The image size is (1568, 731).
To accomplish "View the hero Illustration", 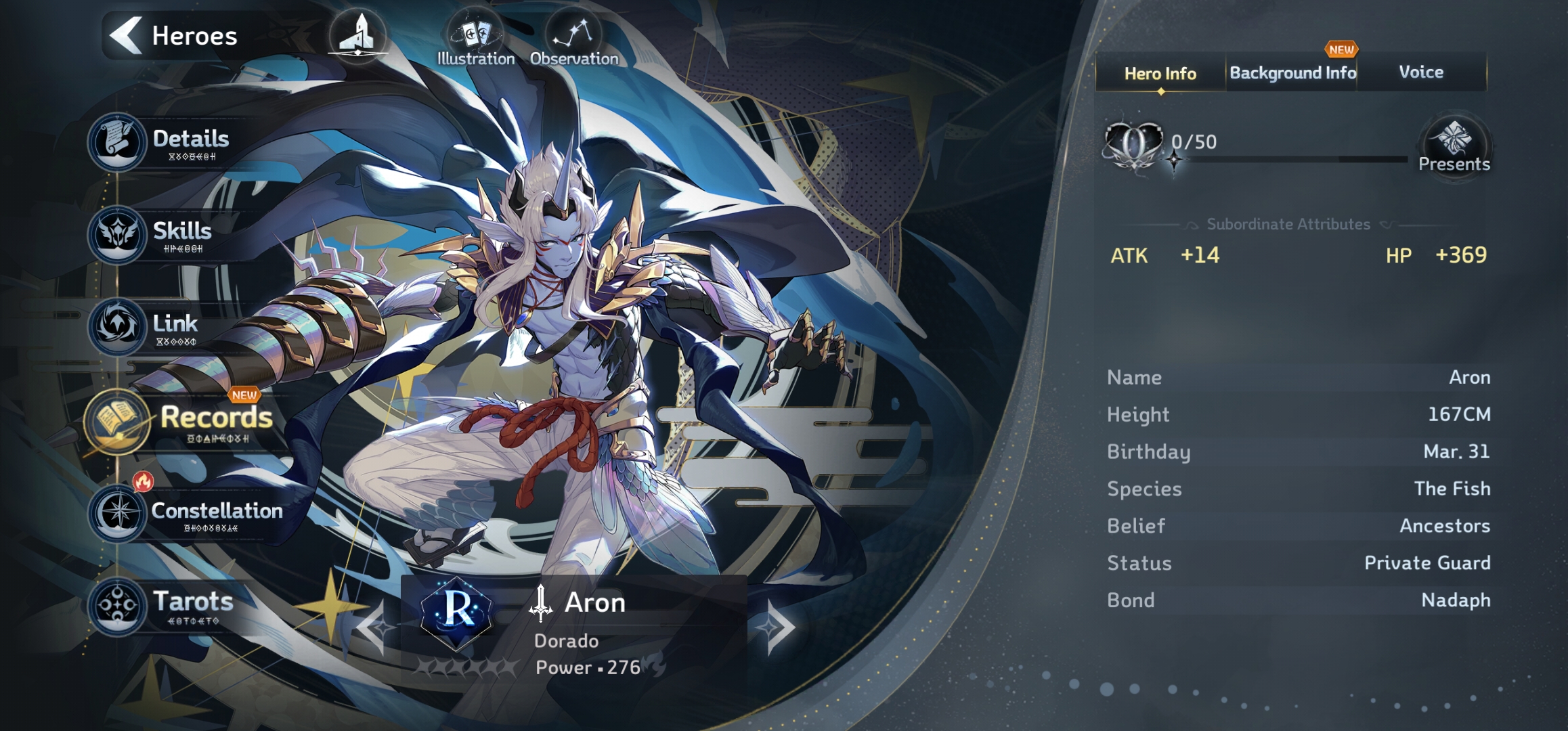I will [475, 41].
